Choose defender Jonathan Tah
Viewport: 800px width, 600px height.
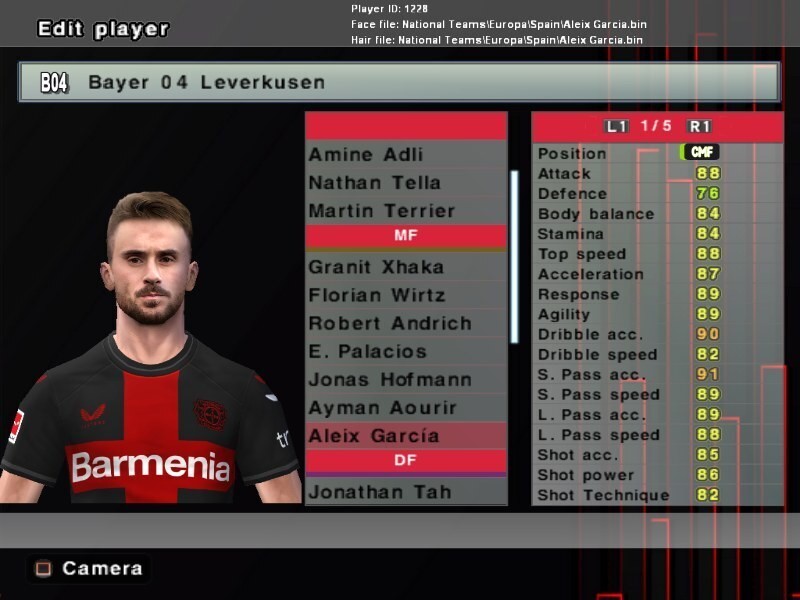pos(379,492)
